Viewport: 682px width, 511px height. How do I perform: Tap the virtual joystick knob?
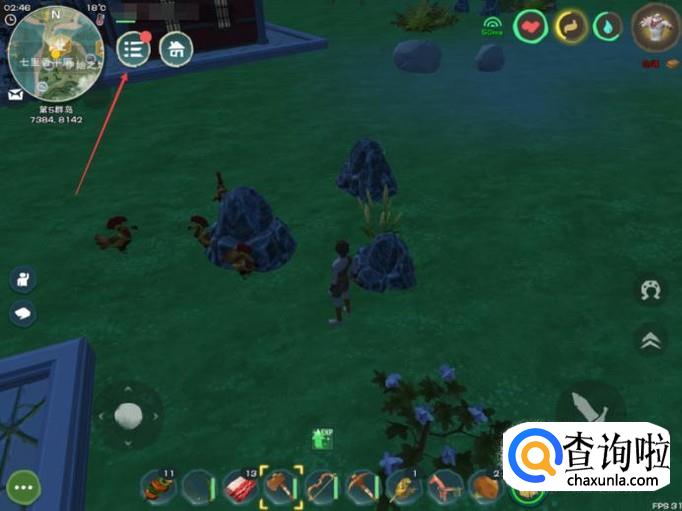click(128, 413)
